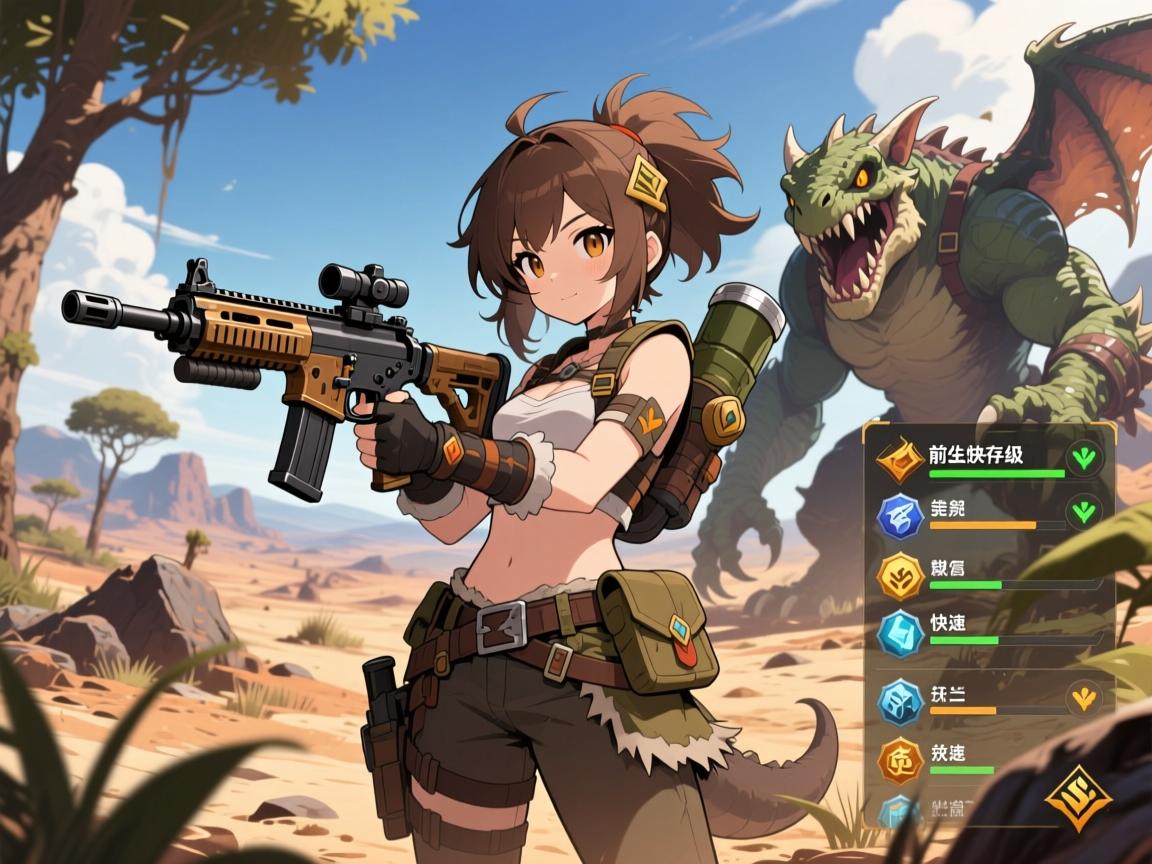
Task: Choose the orange 放速 skill icon
Action: point(898,760)
